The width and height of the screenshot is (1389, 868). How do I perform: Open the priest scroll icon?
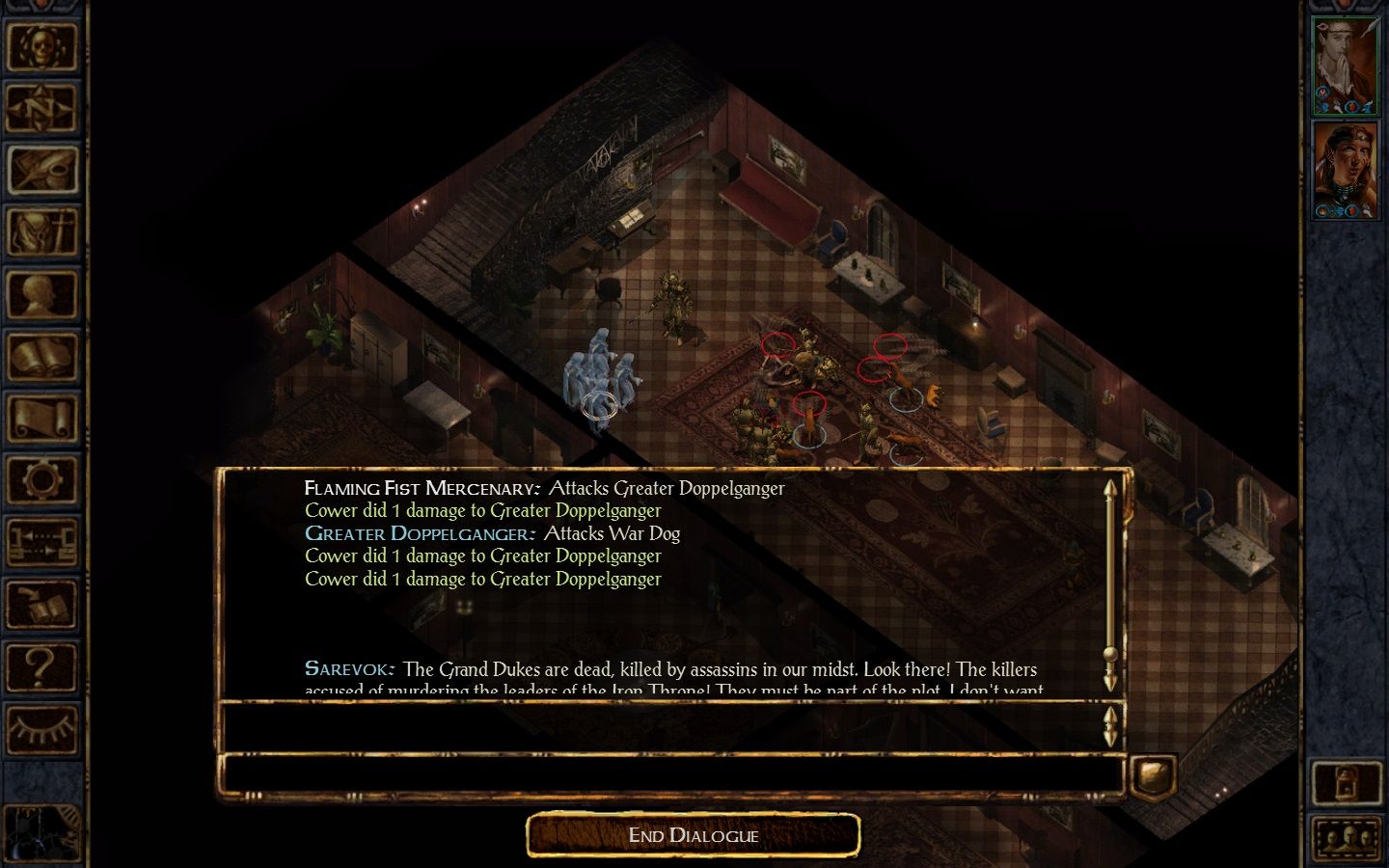click(41, 420)
